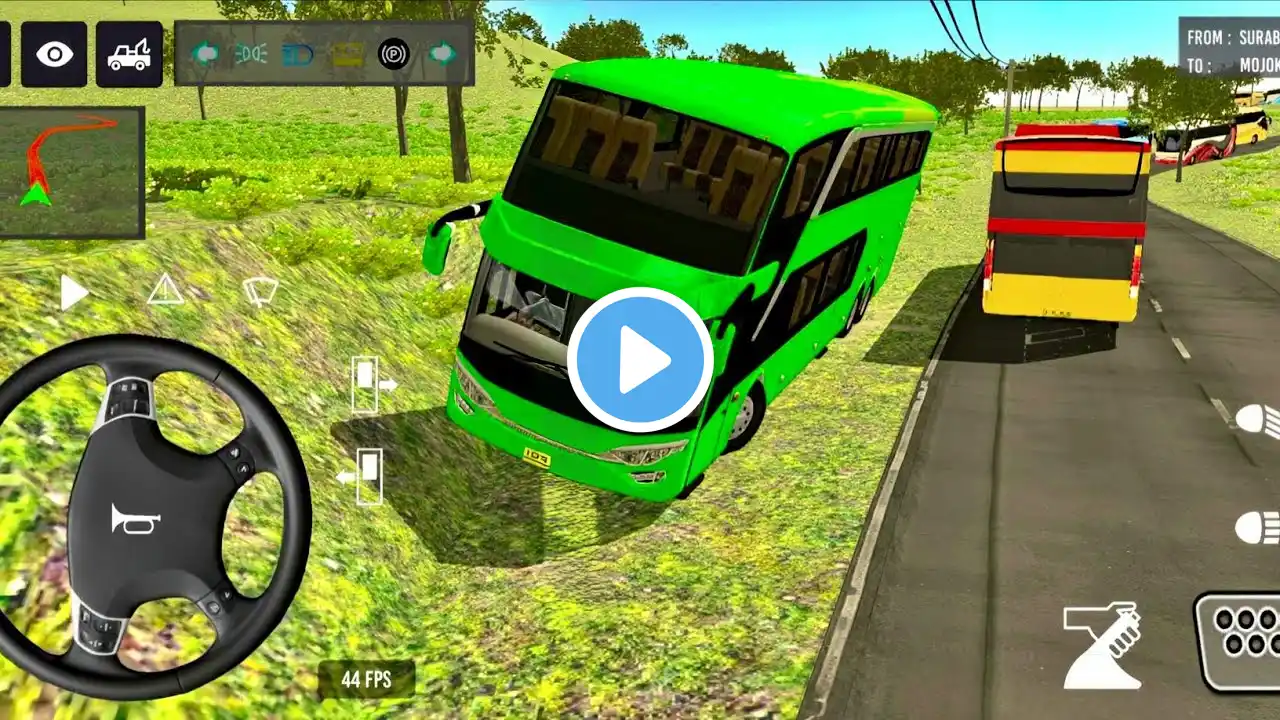Turn on the hazard warning lights
Image resolution: width=1280 pixels, height=720 pixels.
165,291
